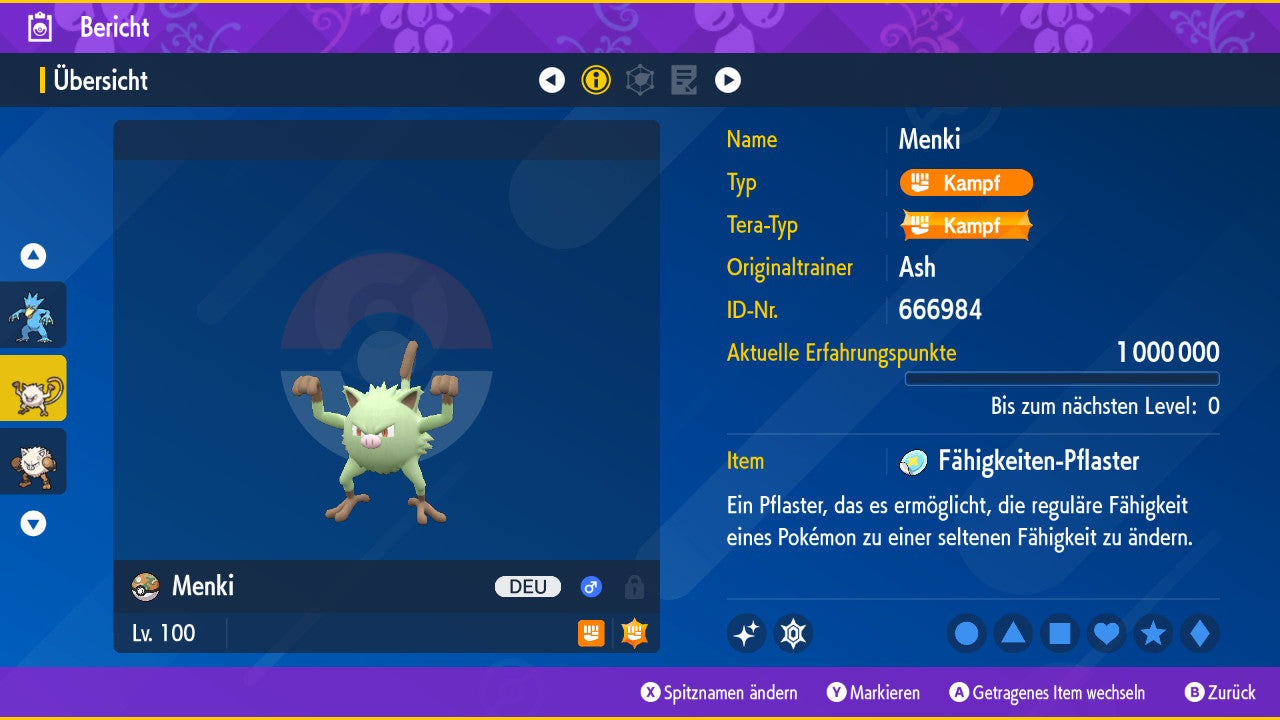The width and height of the screenshot is (1280, 720).
Task: Go to the previous summary page arrow
Action: tap(552, 80)
